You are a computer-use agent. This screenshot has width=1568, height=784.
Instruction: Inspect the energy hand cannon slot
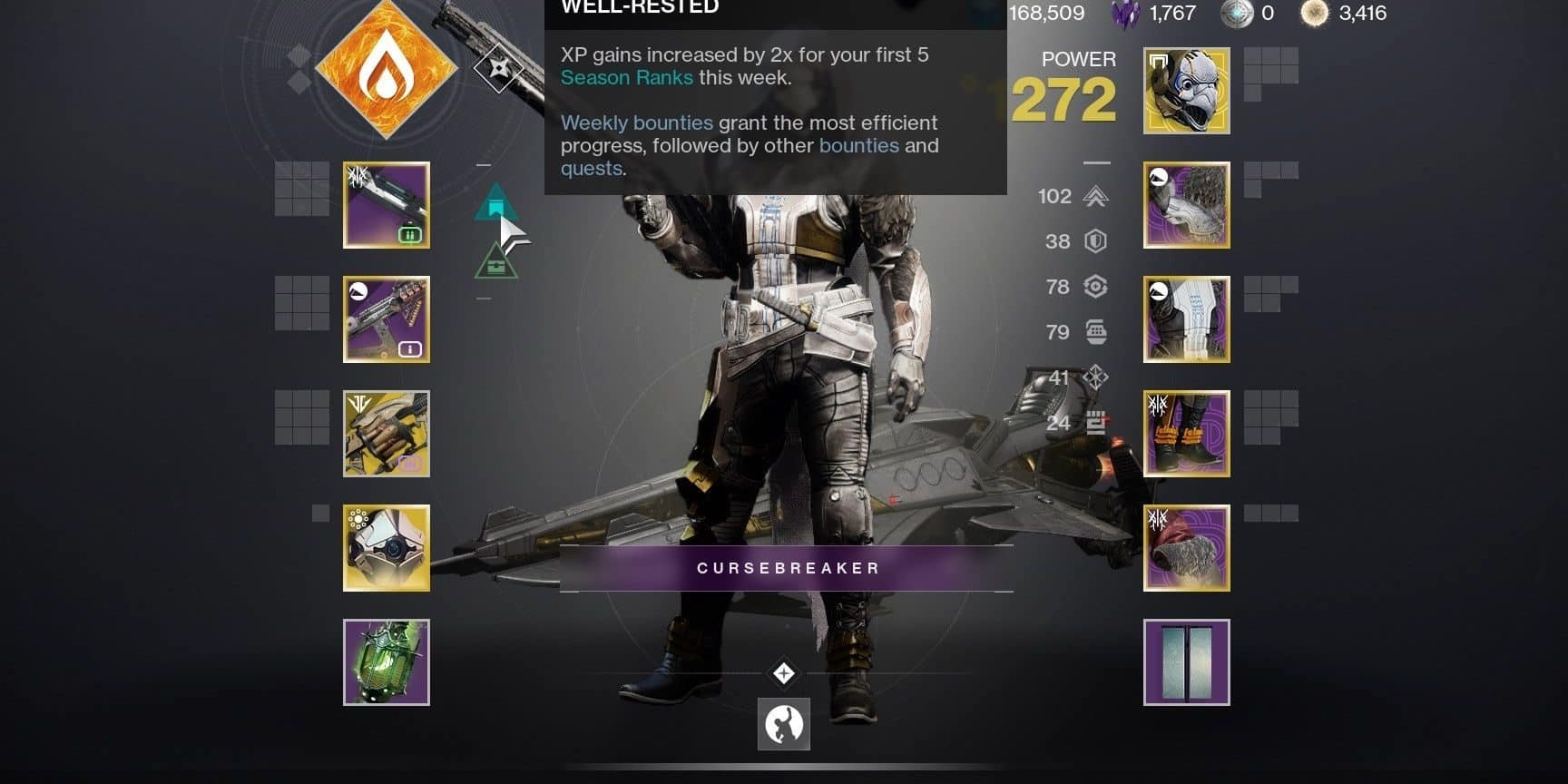(386, 319)
